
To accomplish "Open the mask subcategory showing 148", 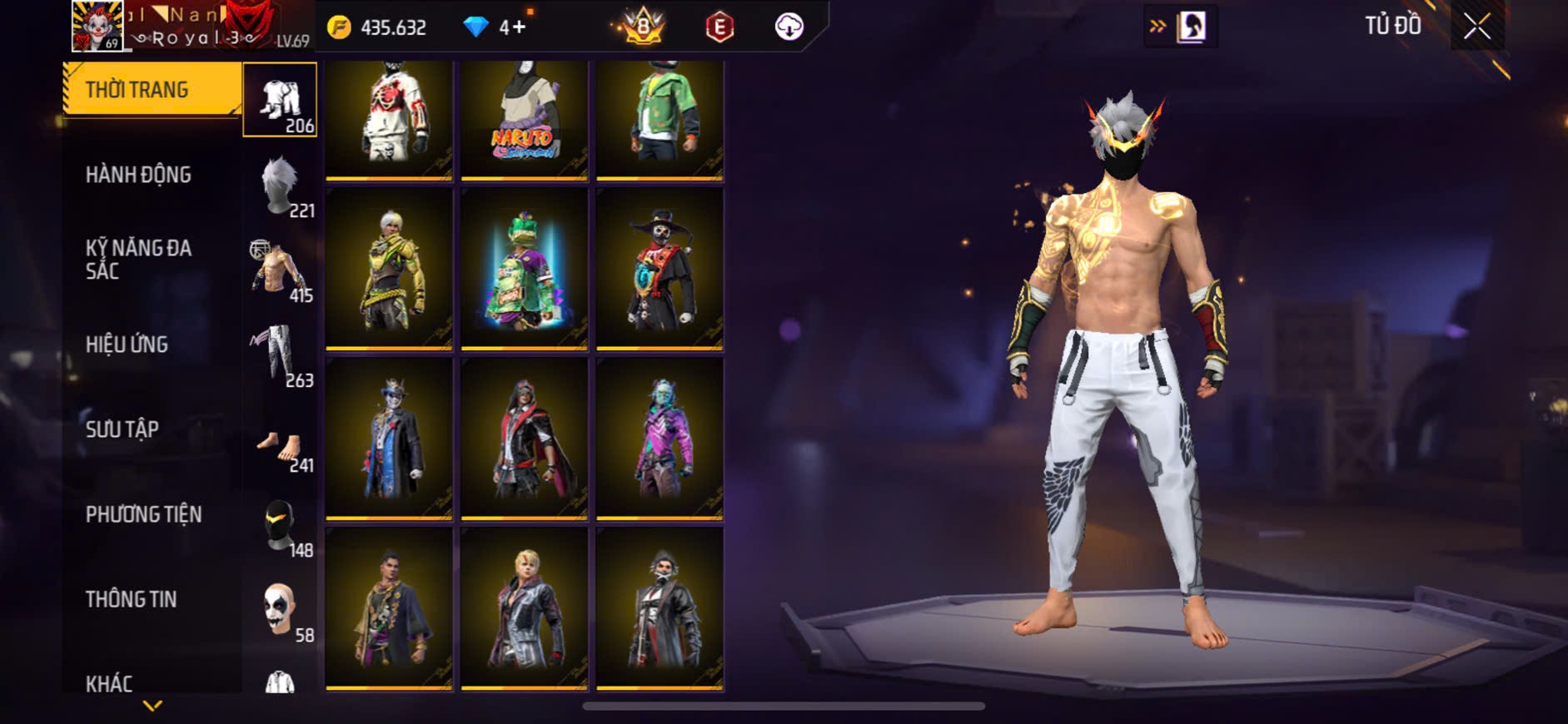I will click(x=280, y=526).
